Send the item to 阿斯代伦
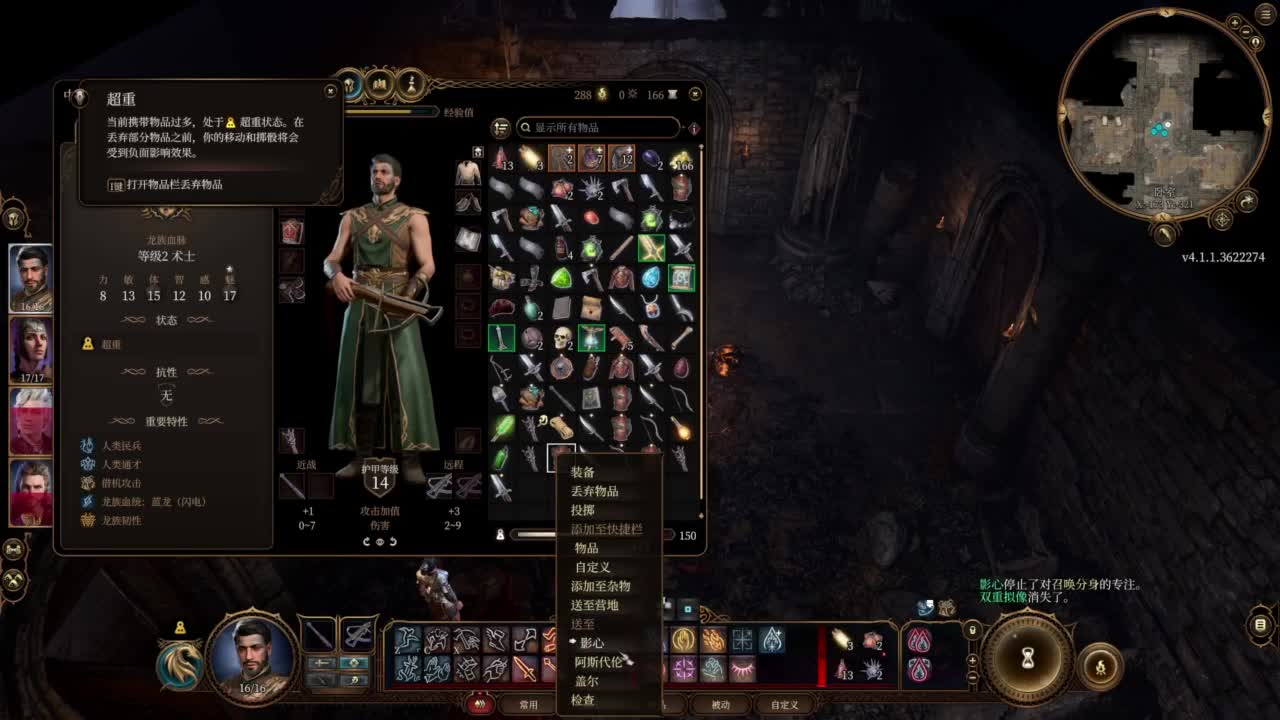Screen dimensions: 1280x720 598,662
